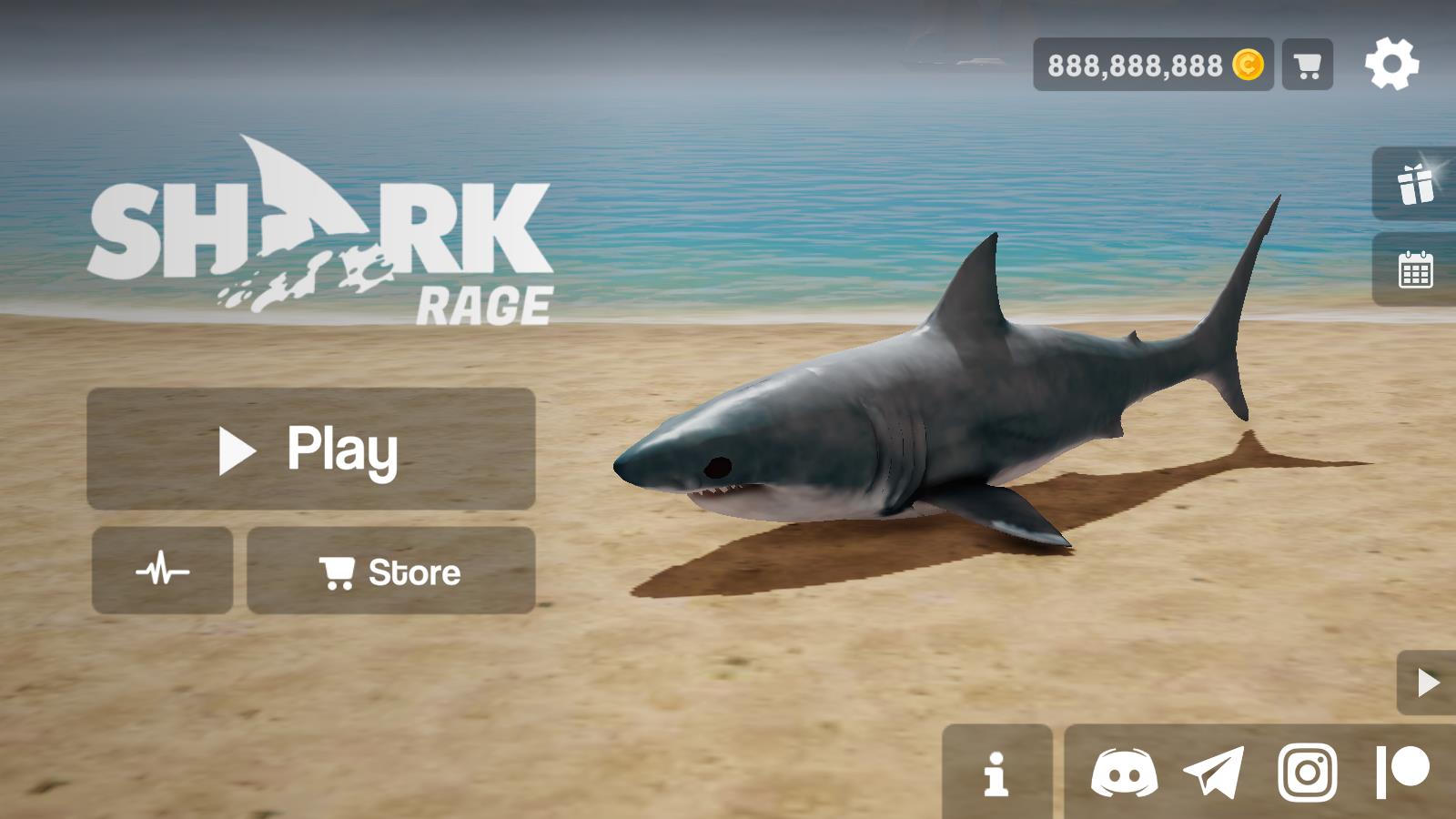Click the heartbeat pulse stats button
The height and width of the screenshot is (819, 1456).
162,571
